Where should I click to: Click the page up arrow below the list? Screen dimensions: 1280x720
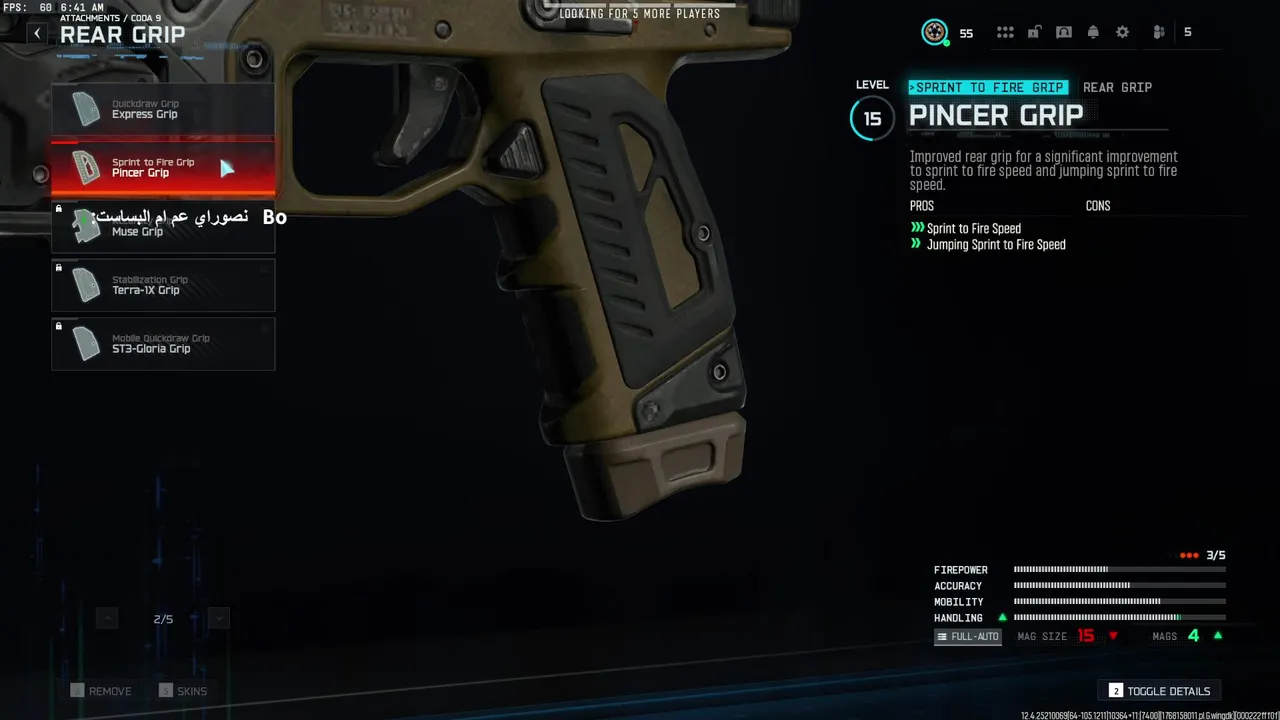(x=107, y=619)
